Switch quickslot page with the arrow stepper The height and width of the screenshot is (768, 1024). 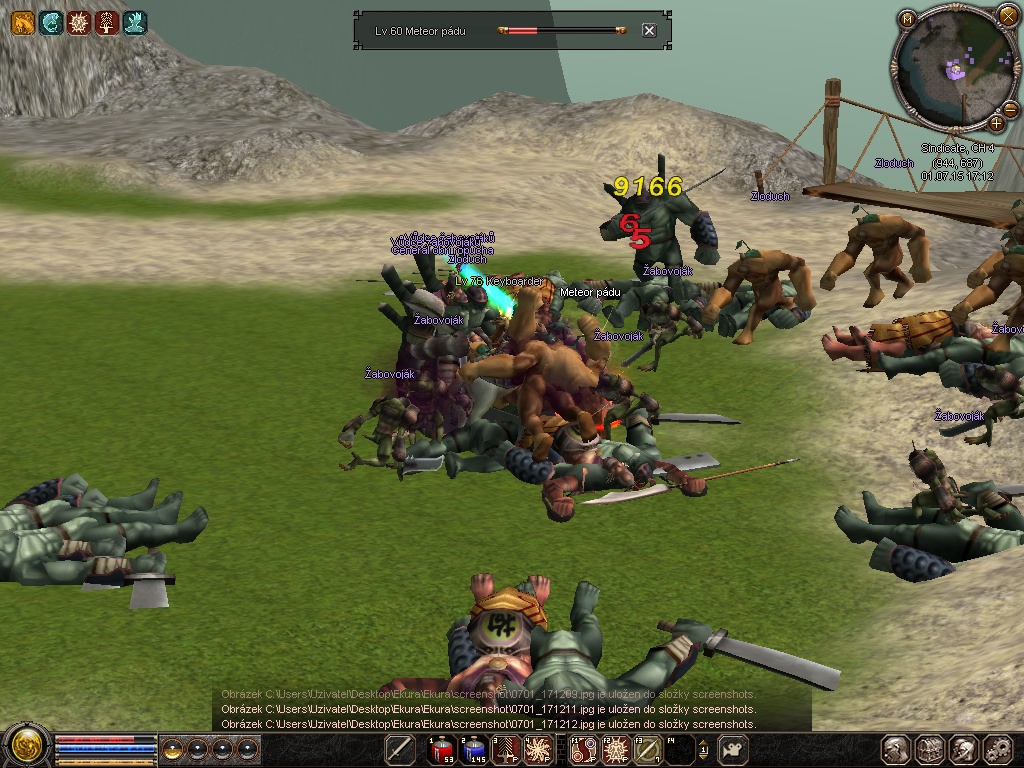703,749
